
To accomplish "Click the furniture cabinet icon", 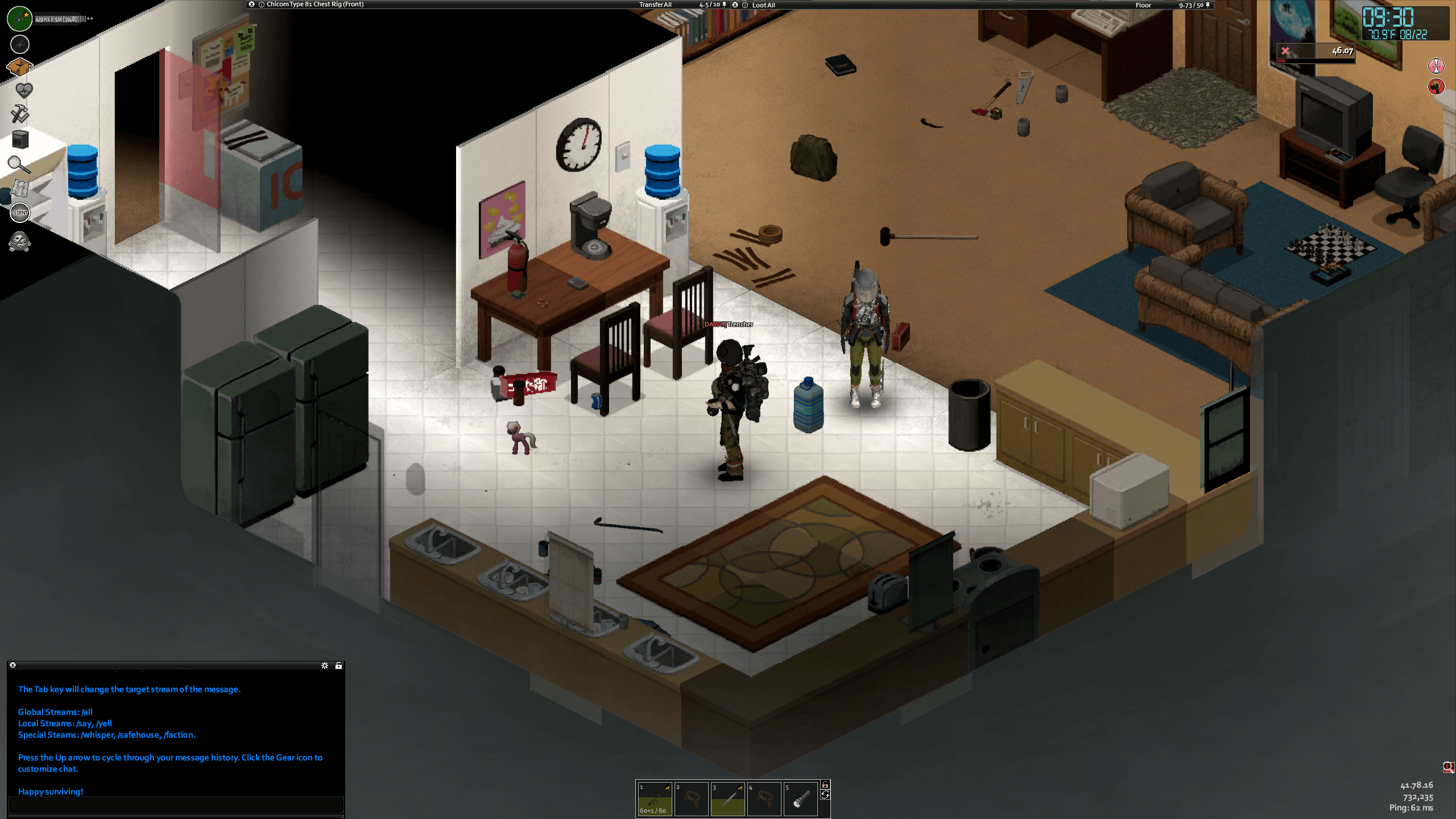I will tap(20, 139).
